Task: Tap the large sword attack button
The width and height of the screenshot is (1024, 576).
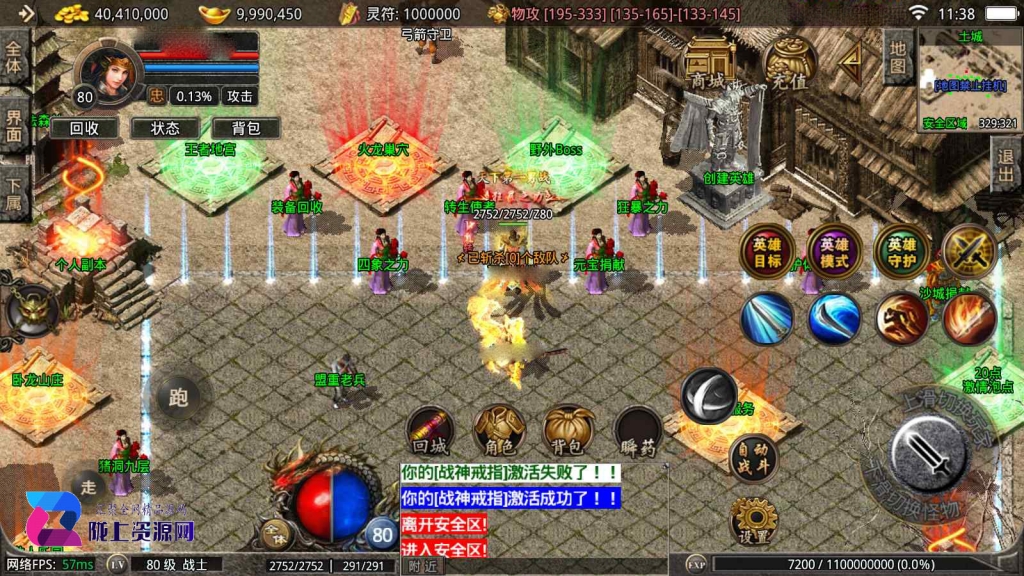Action: point(927,451)
